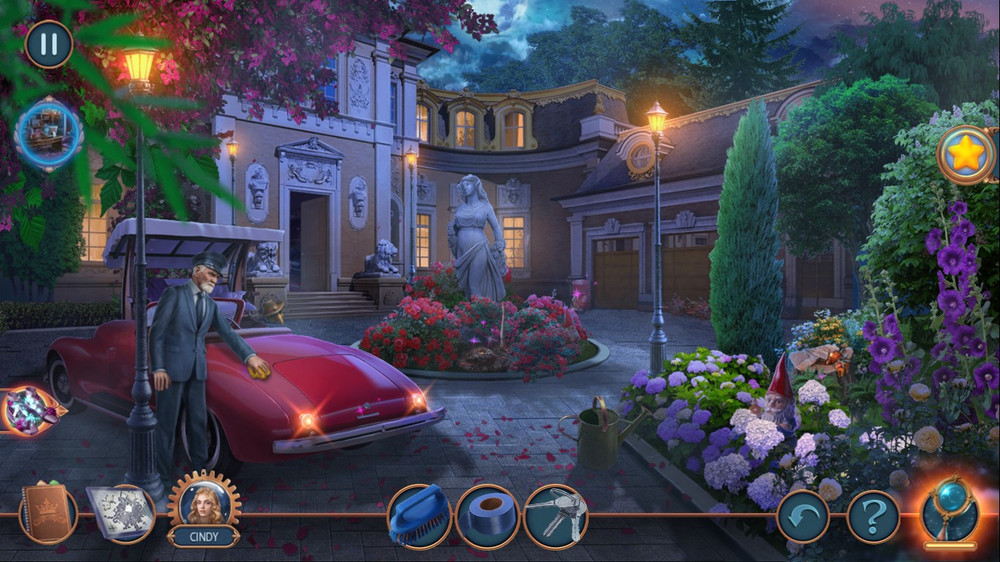
Task: Pause the game with the pause button
Action: coord(48,44)
